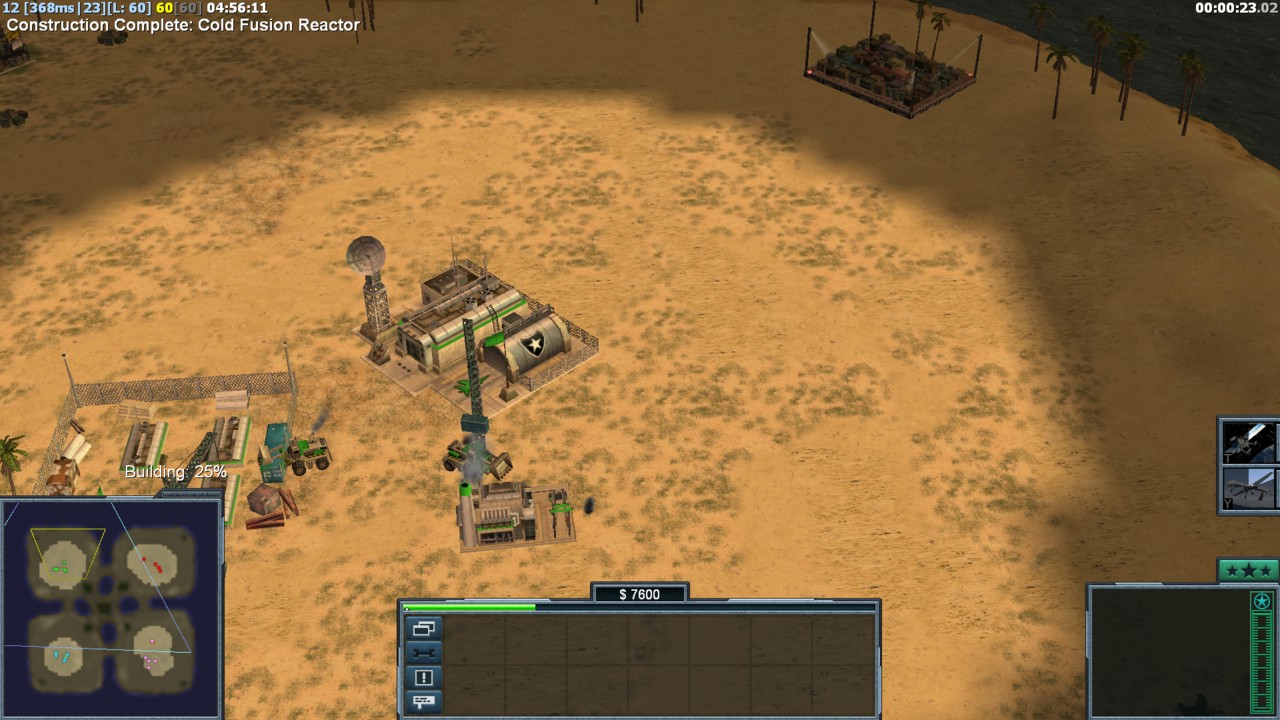The image size is (1280, 720).
Task: Activate the wrench repair button
Action: click(423, 653)
